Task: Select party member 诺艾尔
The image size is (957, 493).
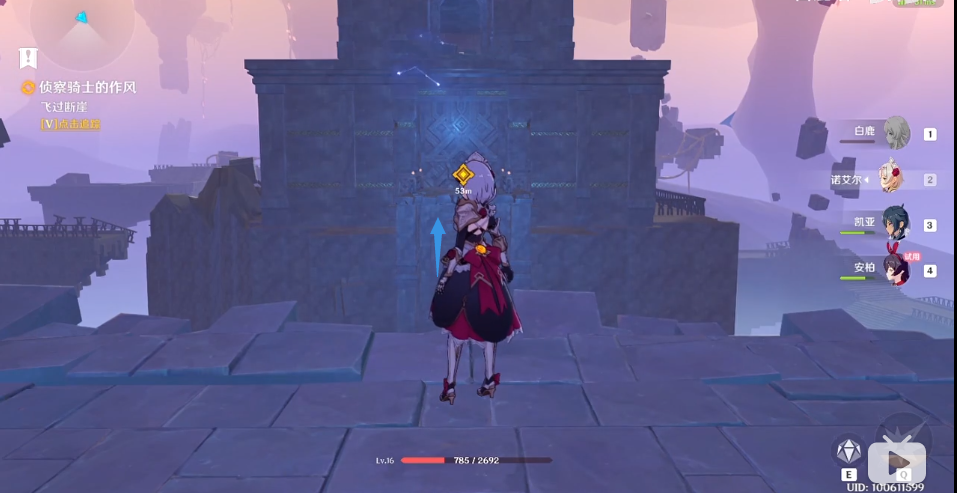Action: (x=893, y=179)
